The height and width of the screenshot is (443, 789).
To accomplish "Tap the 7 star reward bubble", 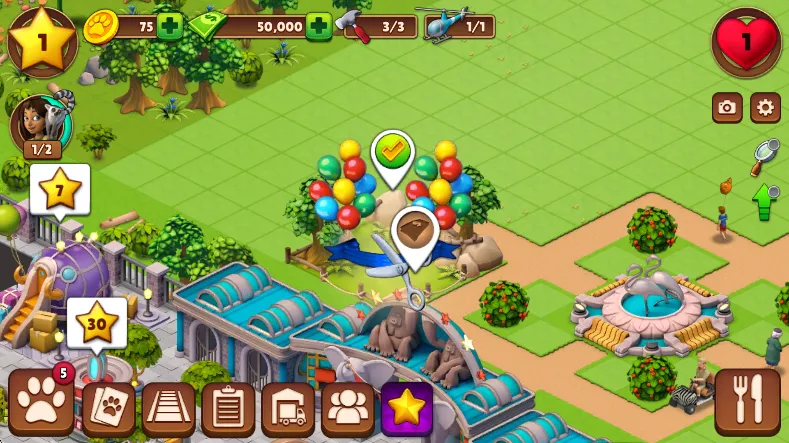I will pyautogui.click(x=60, y=188).
